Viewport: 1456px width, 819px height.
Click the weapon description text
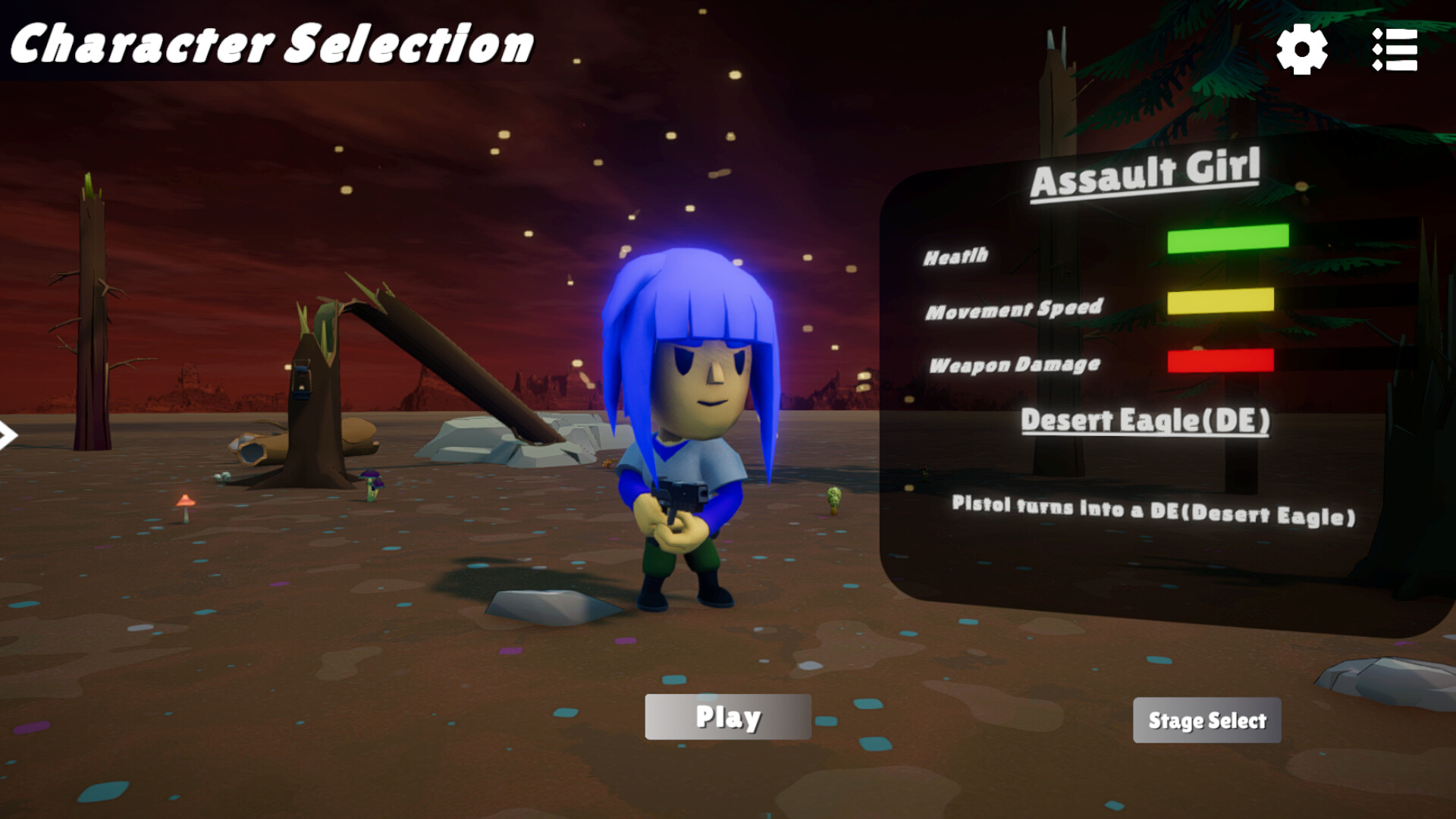click(x=1153, y=512)
